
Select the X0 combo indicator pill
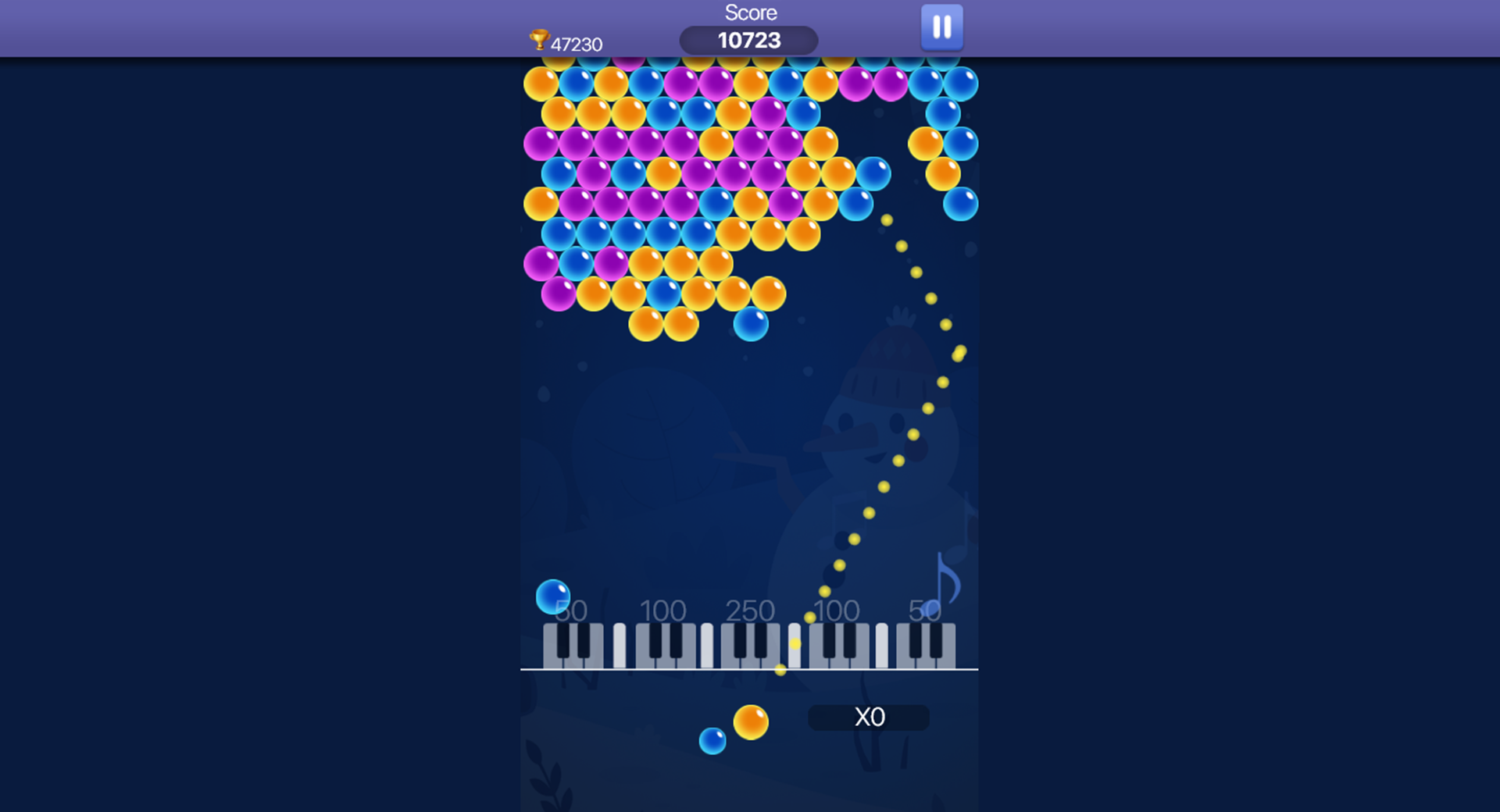point(868,715)
